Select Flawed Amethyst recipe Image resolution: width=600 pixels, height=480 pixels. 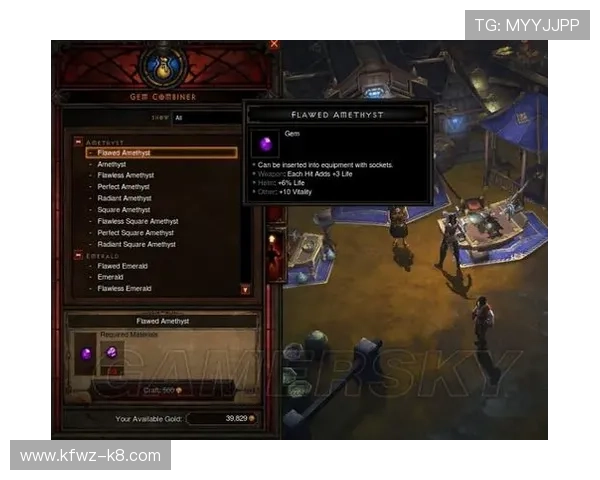pyautogui.click(x=125, y=153)
